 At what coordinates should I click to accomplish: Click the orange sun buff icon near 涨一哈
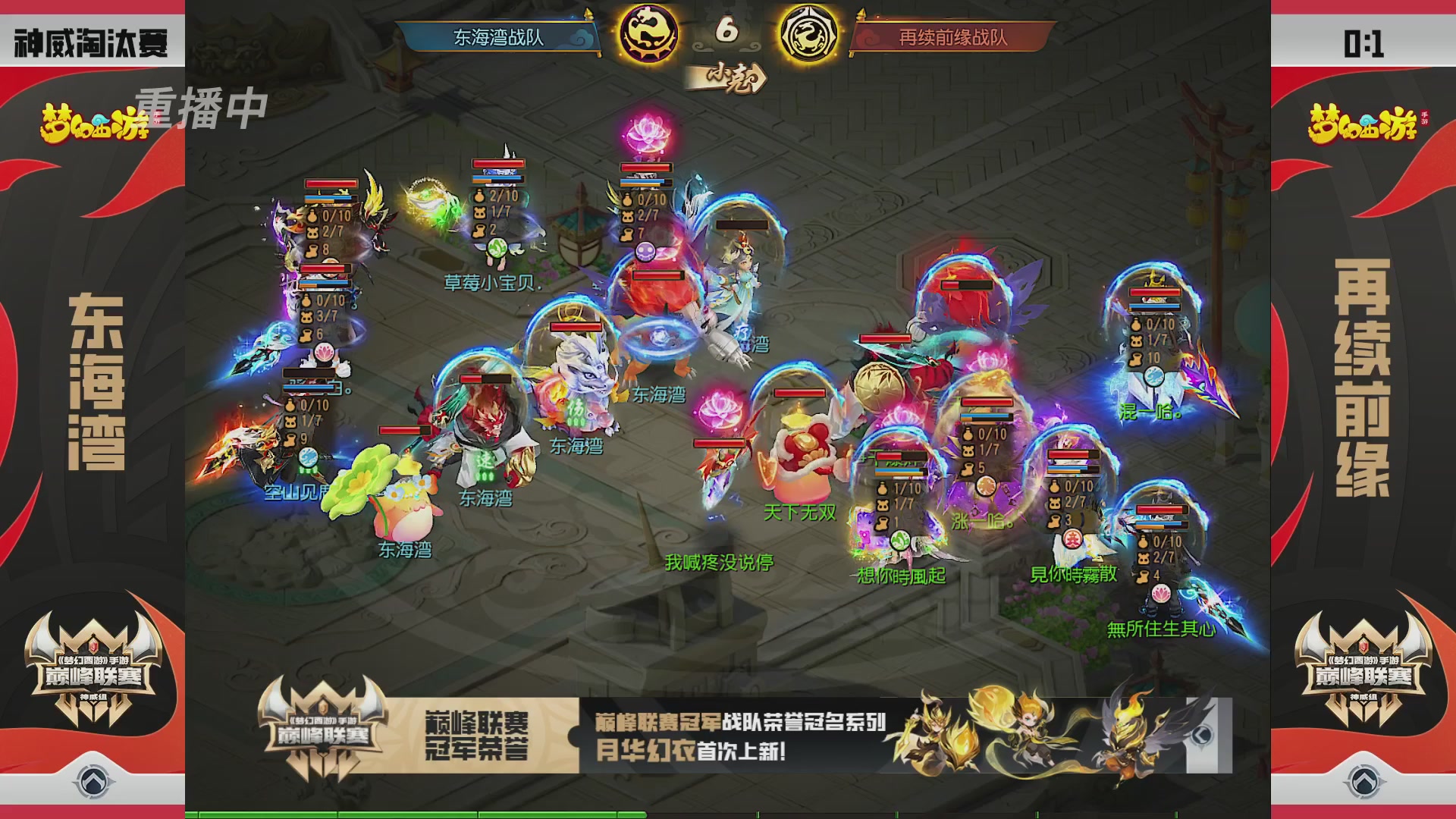(x=987, y=486)
